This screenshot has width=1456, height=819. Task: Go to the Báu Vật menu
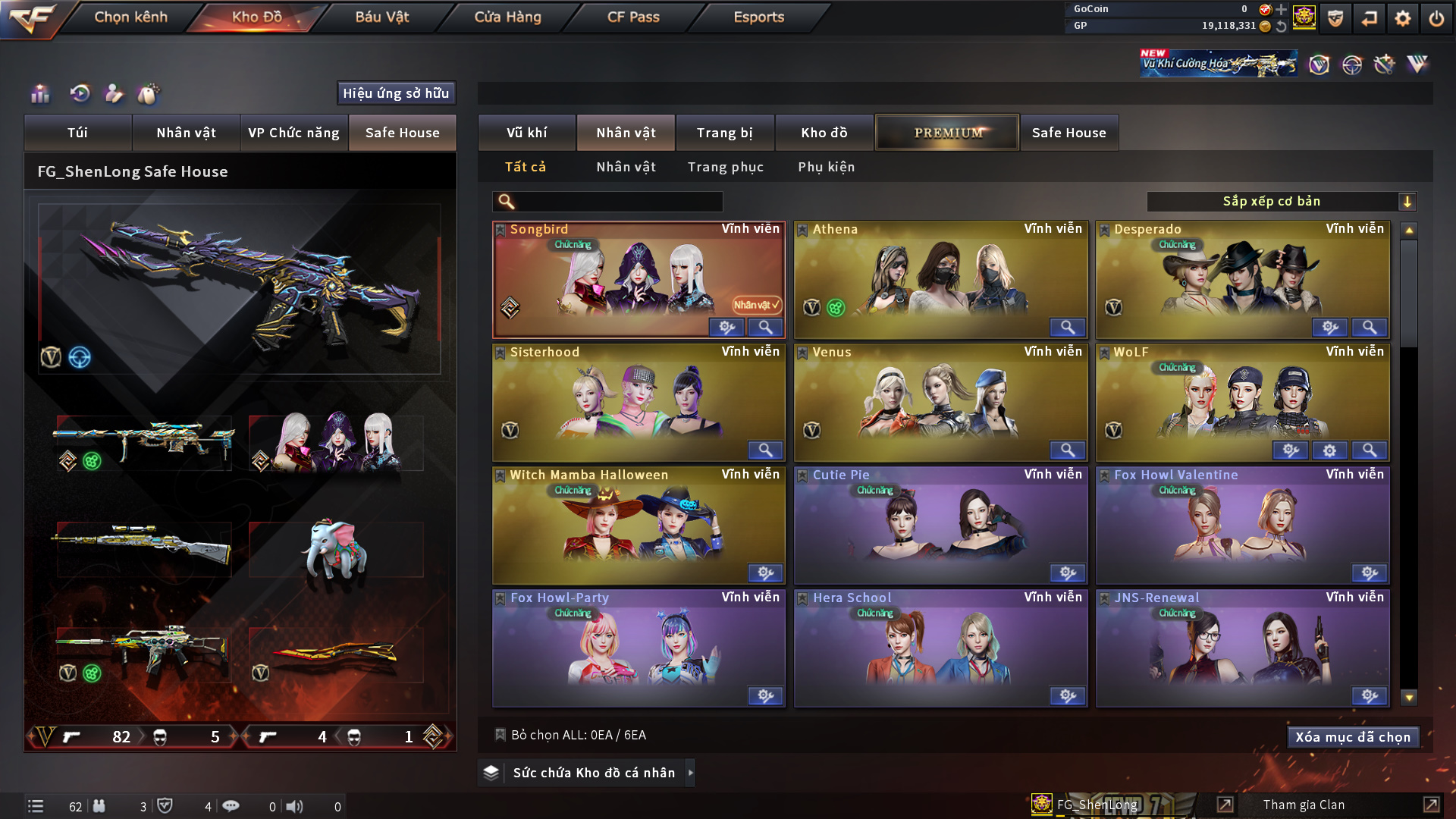pos(381,17)
